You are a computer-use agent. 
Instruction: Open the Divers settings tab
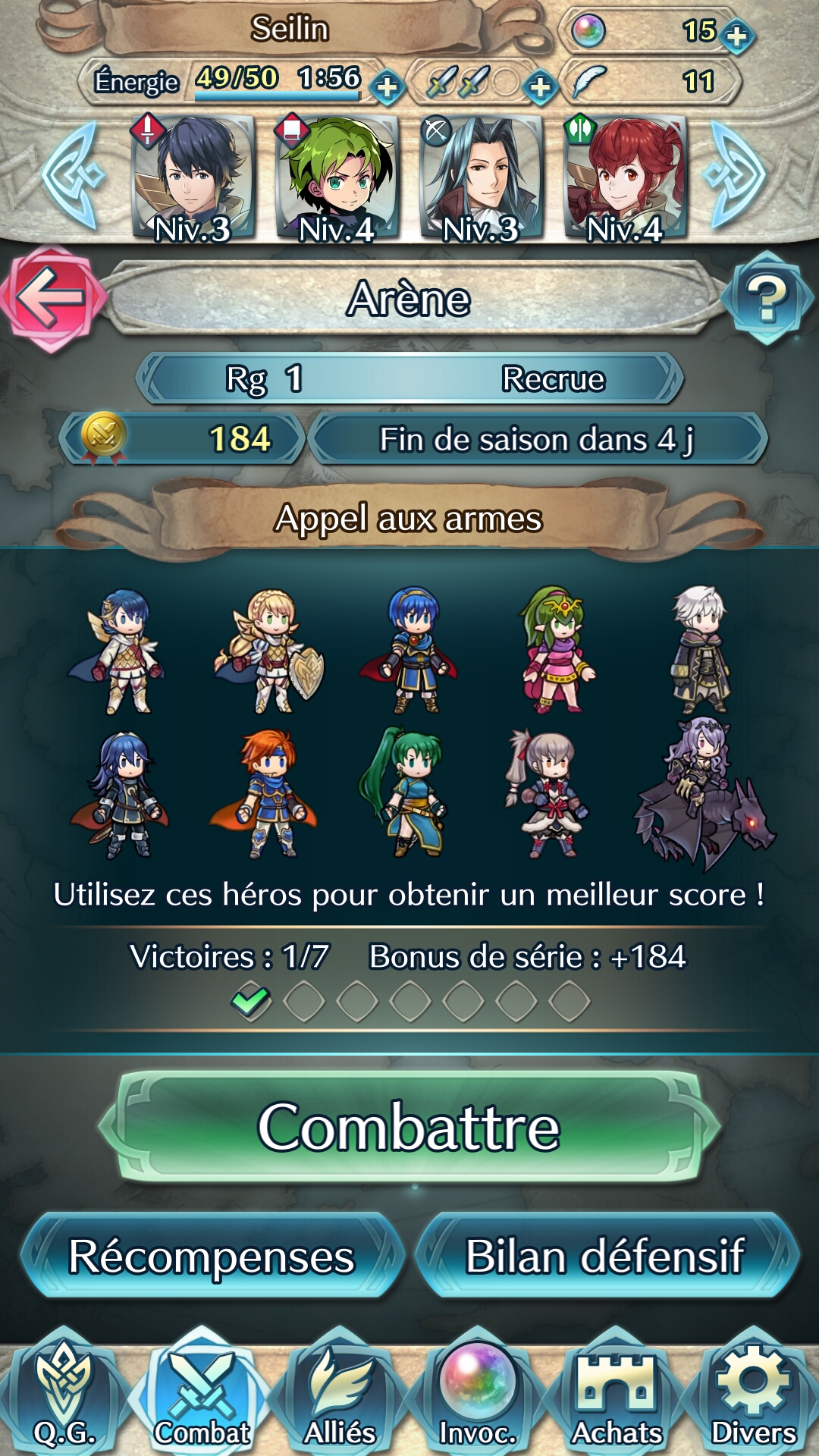[x=754, y=1399]
